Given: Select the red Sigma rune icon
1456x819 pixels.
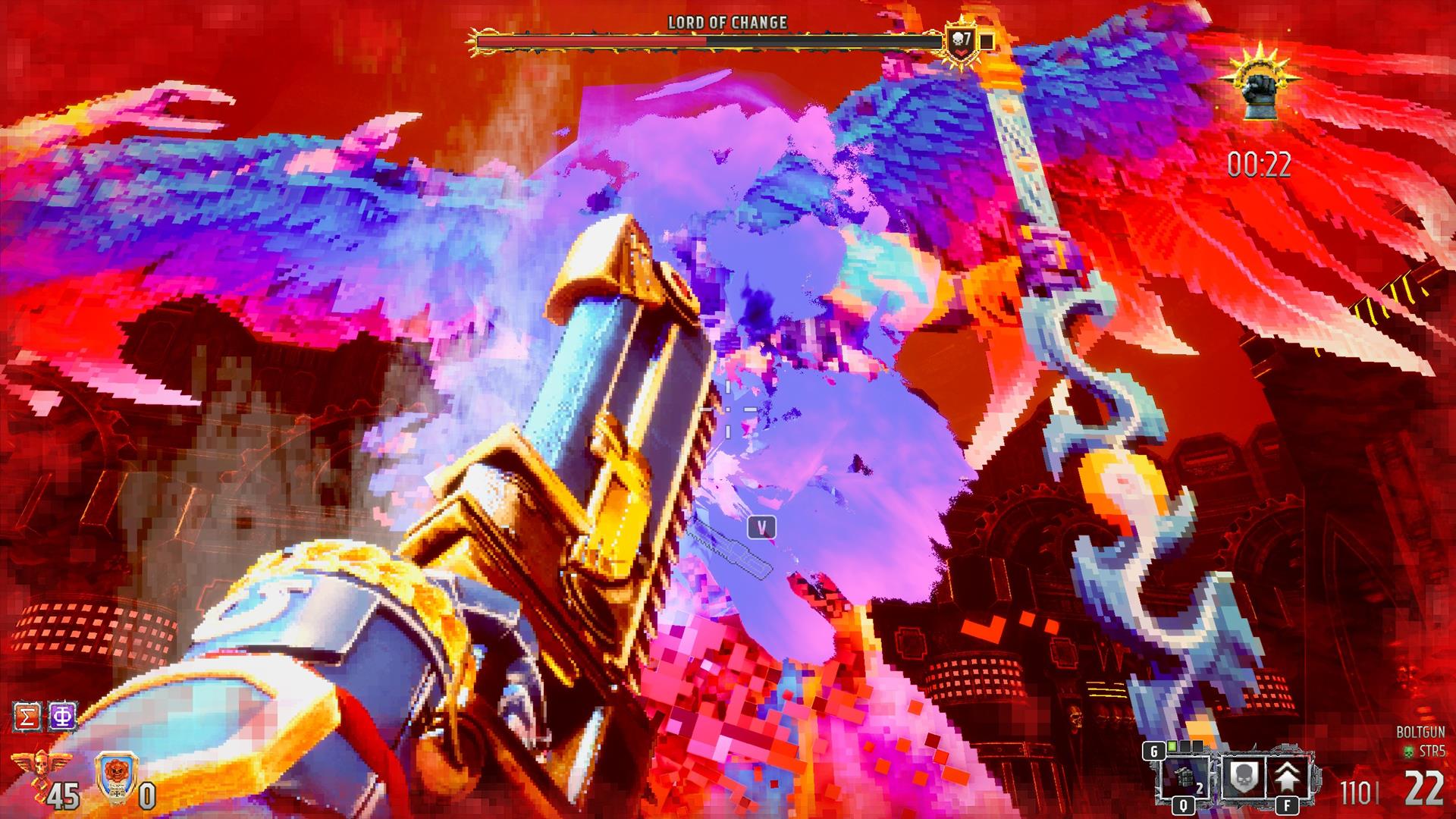Looking at the screenshot, I should point(27,716).
